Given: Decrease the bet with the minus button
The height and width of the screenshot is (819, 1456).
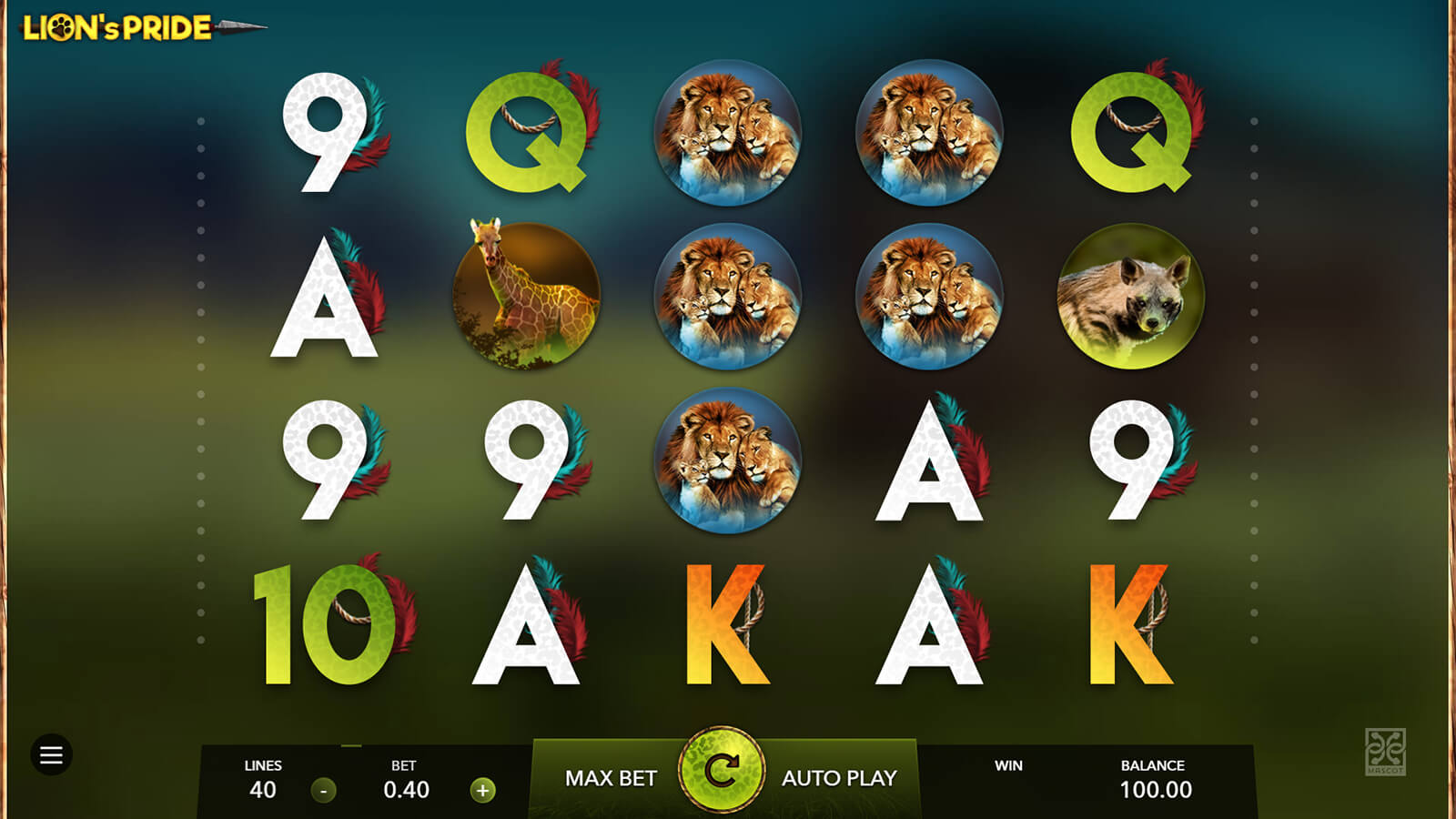Looking at the screenshot, I should (x=323, y=790).
